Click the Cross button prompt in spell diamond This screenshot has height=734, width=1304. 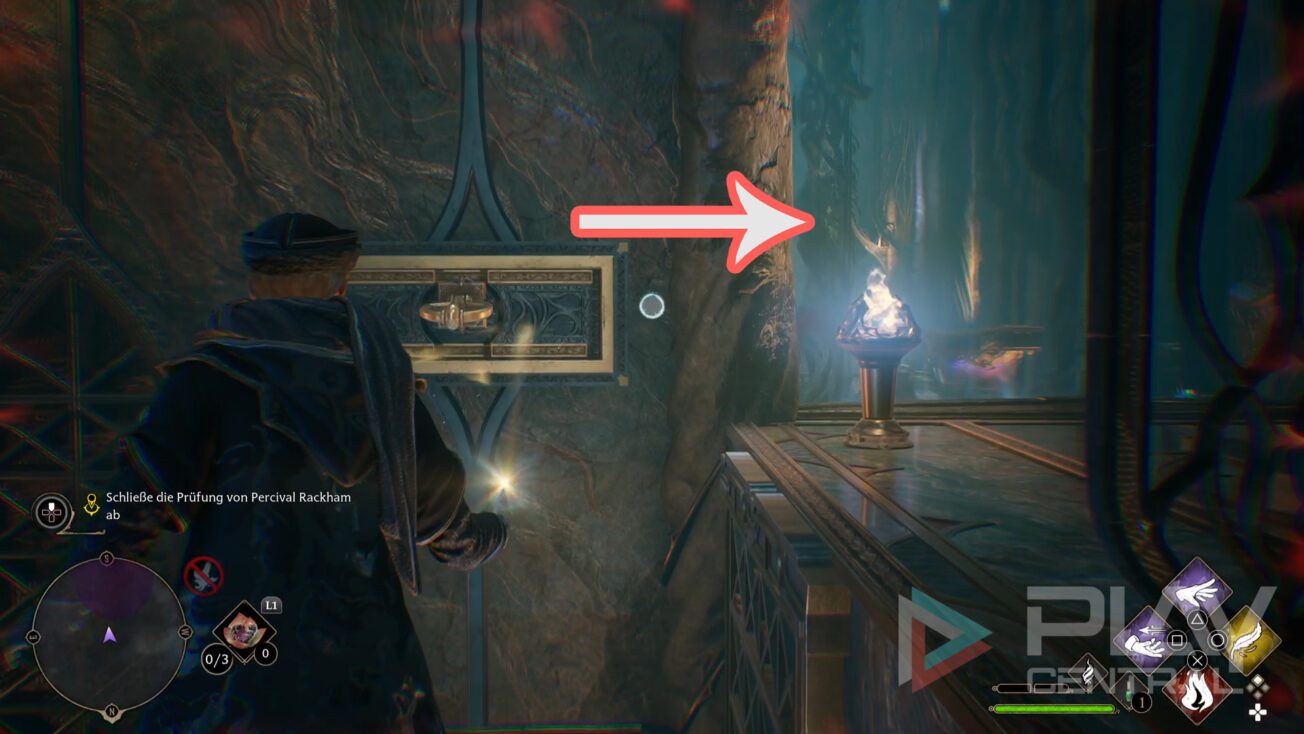pos(1196,661)
